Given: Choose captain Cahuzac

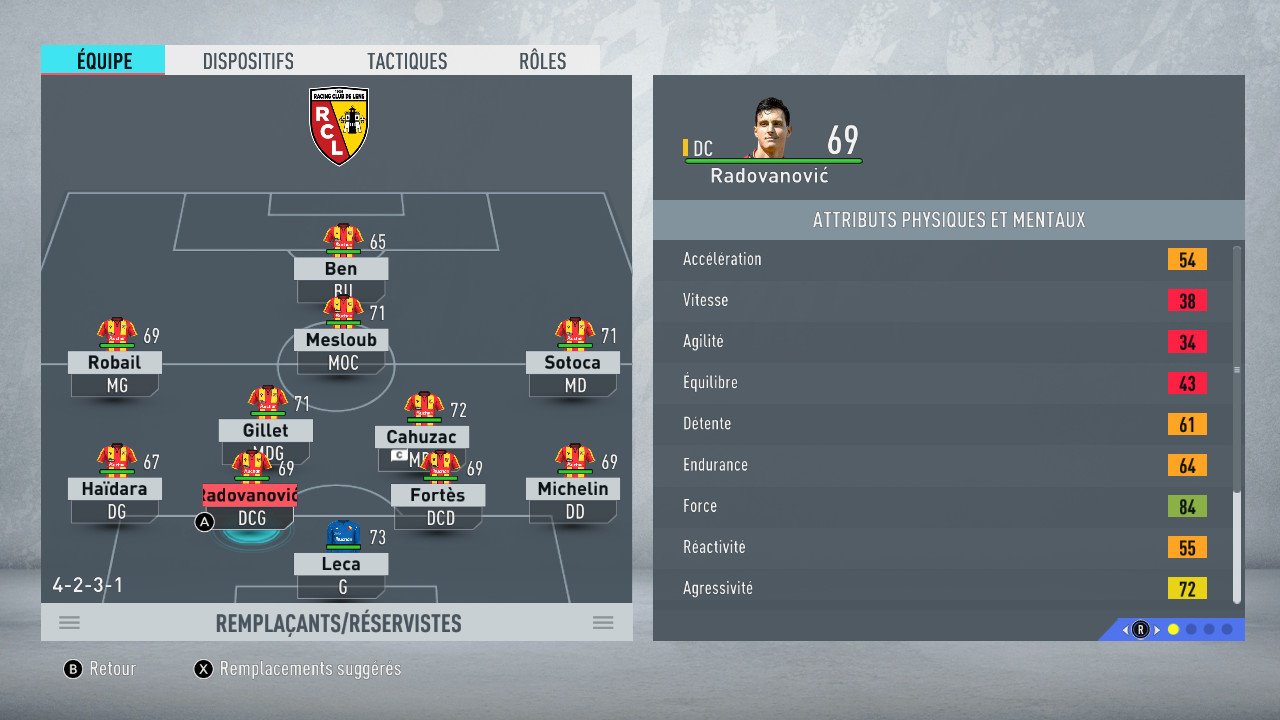Looking at the screenshot, I should (422, 437).
